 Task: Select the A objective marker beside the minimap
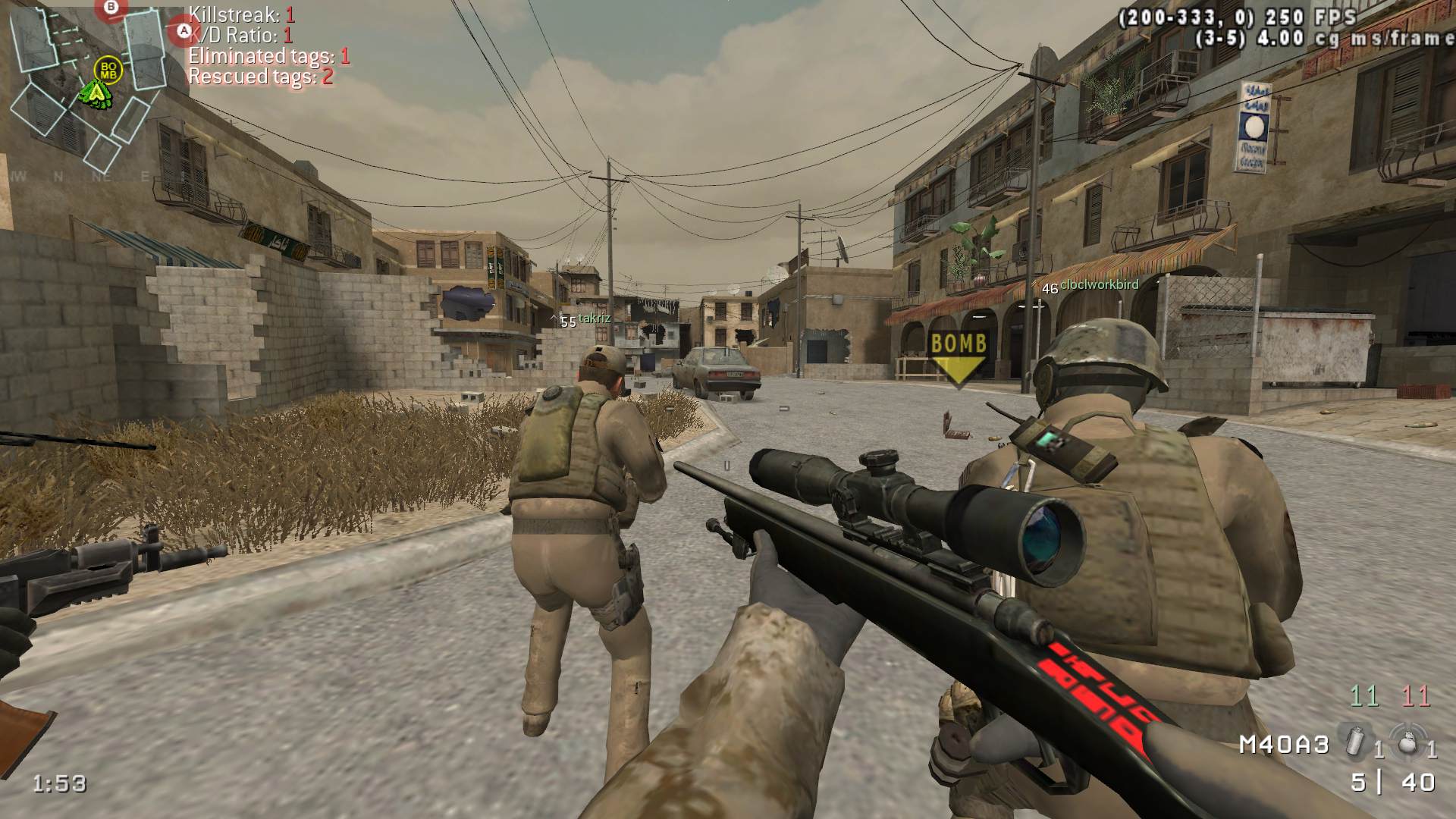183,32
